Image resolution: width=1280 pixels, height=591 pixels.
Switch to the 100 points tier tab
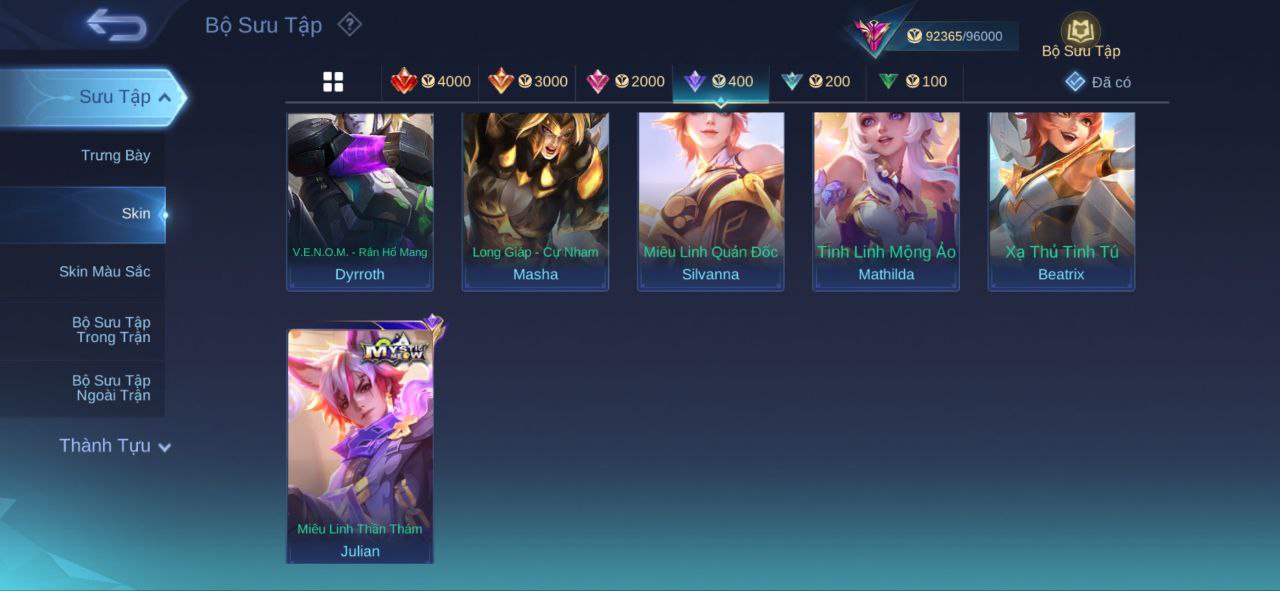coord(913,82)
